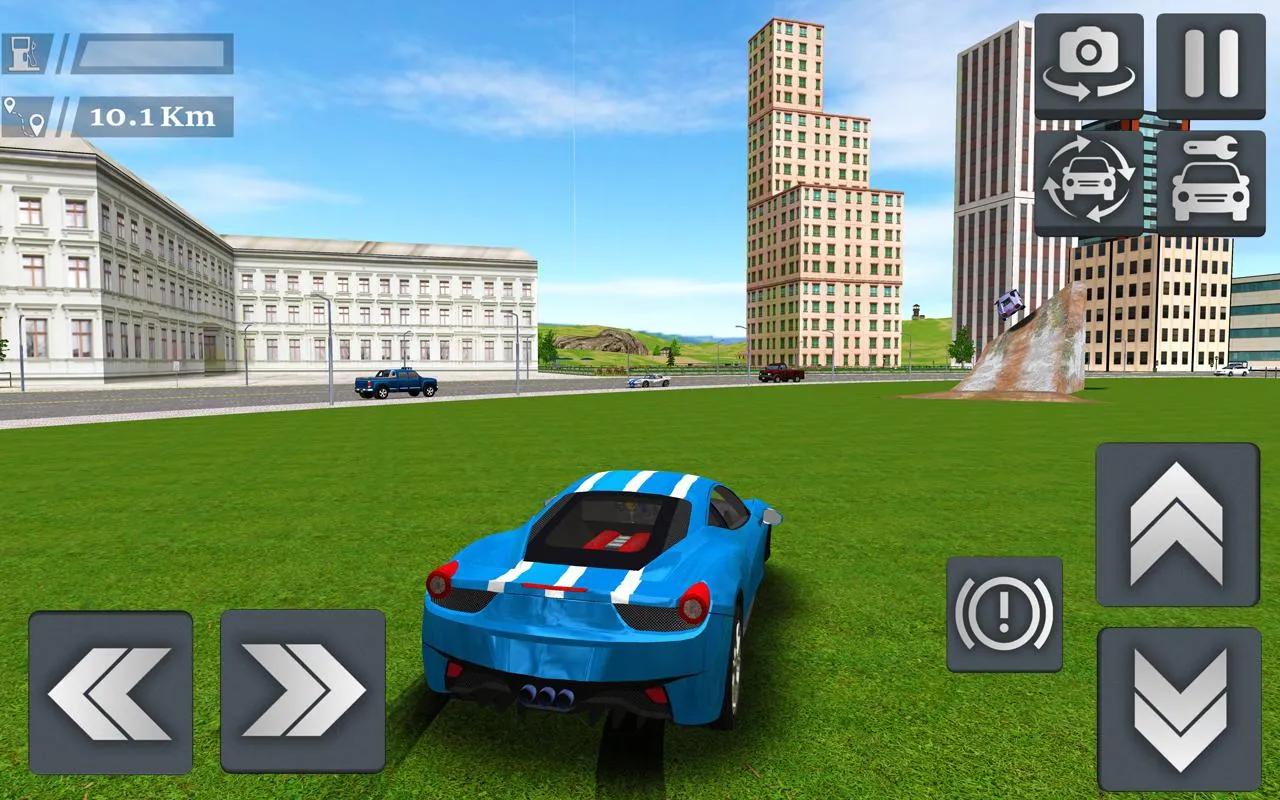Screen dimensions: 1280x800
Task: Pause the game
Action: point(1210,66)
